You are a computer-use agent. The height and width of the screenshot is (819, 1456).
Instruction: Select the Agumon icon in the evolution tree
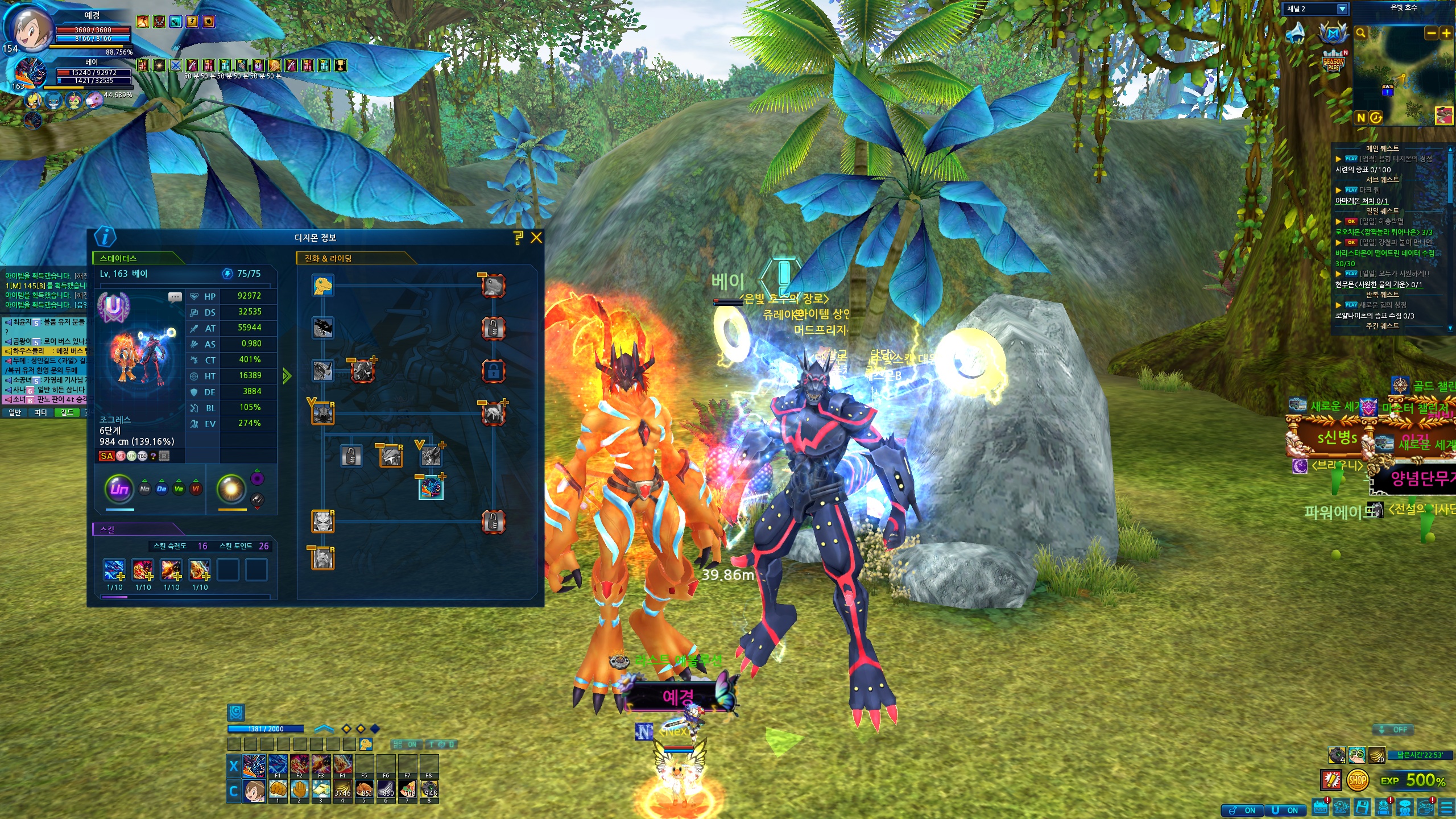[322, 285]
